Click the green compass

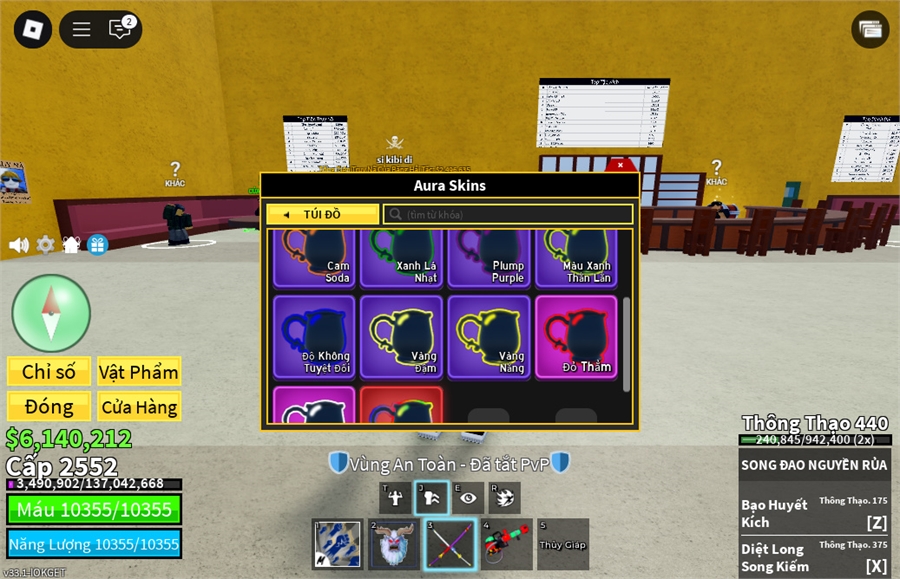[51, 312]
